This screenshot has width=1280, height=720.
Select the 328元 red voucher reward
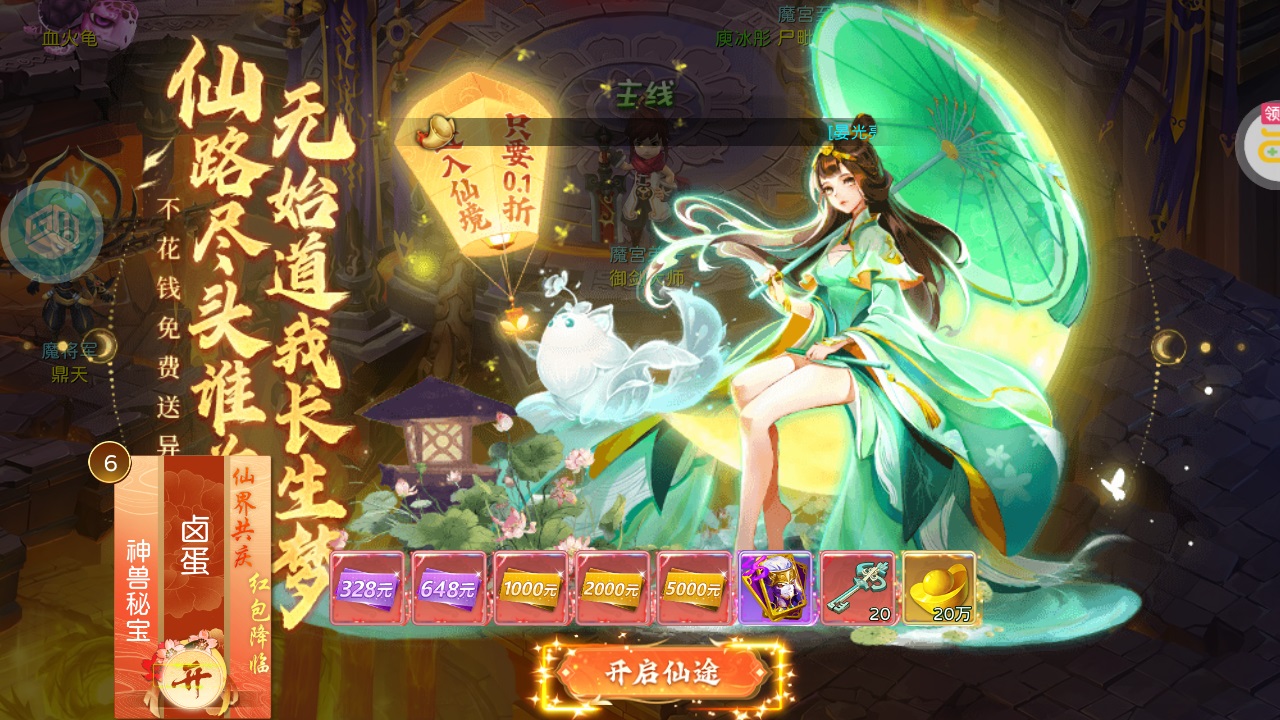pos(366,589)
